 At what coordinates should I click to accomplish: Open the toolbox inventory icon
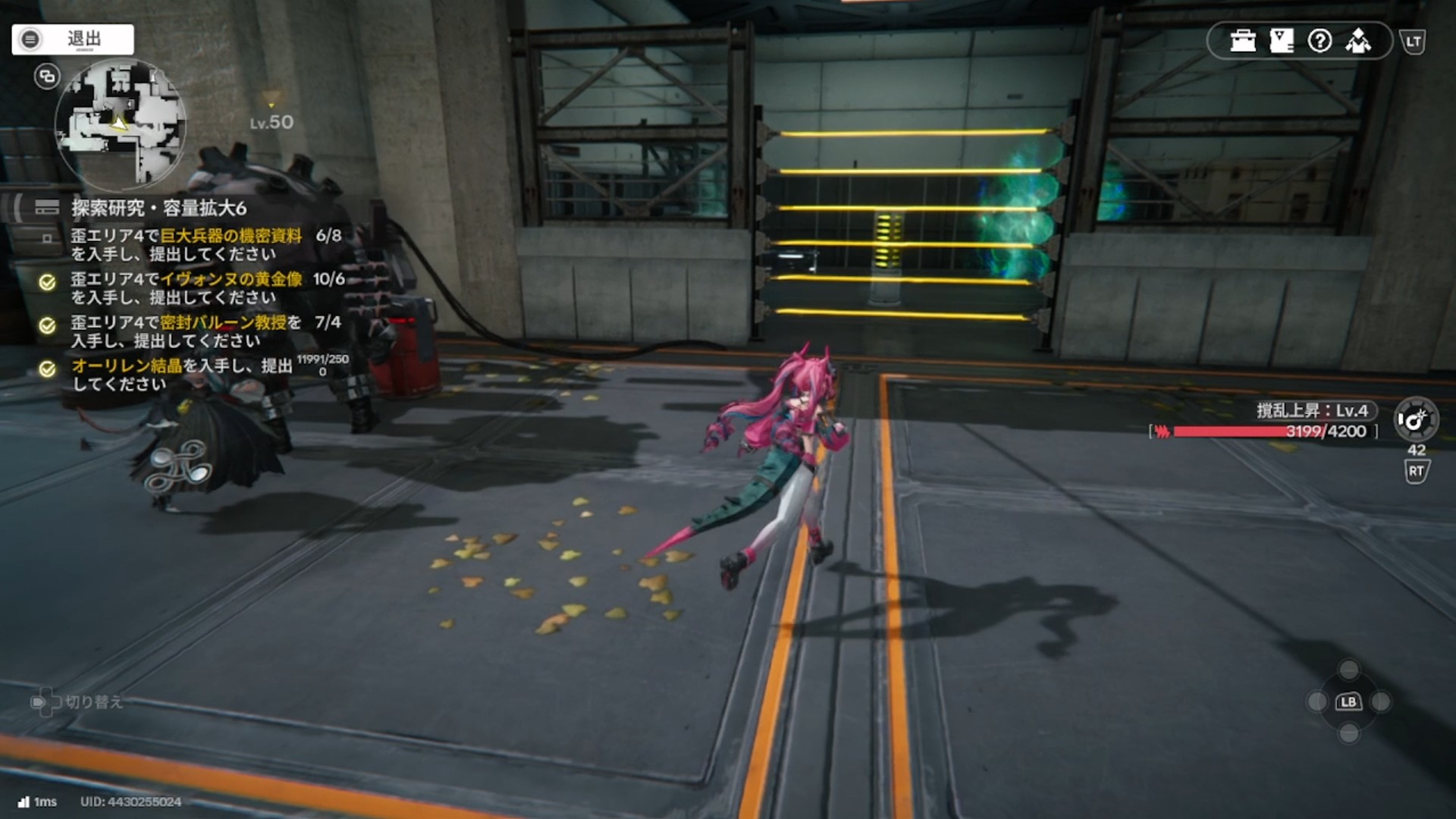click(1243, 41)
